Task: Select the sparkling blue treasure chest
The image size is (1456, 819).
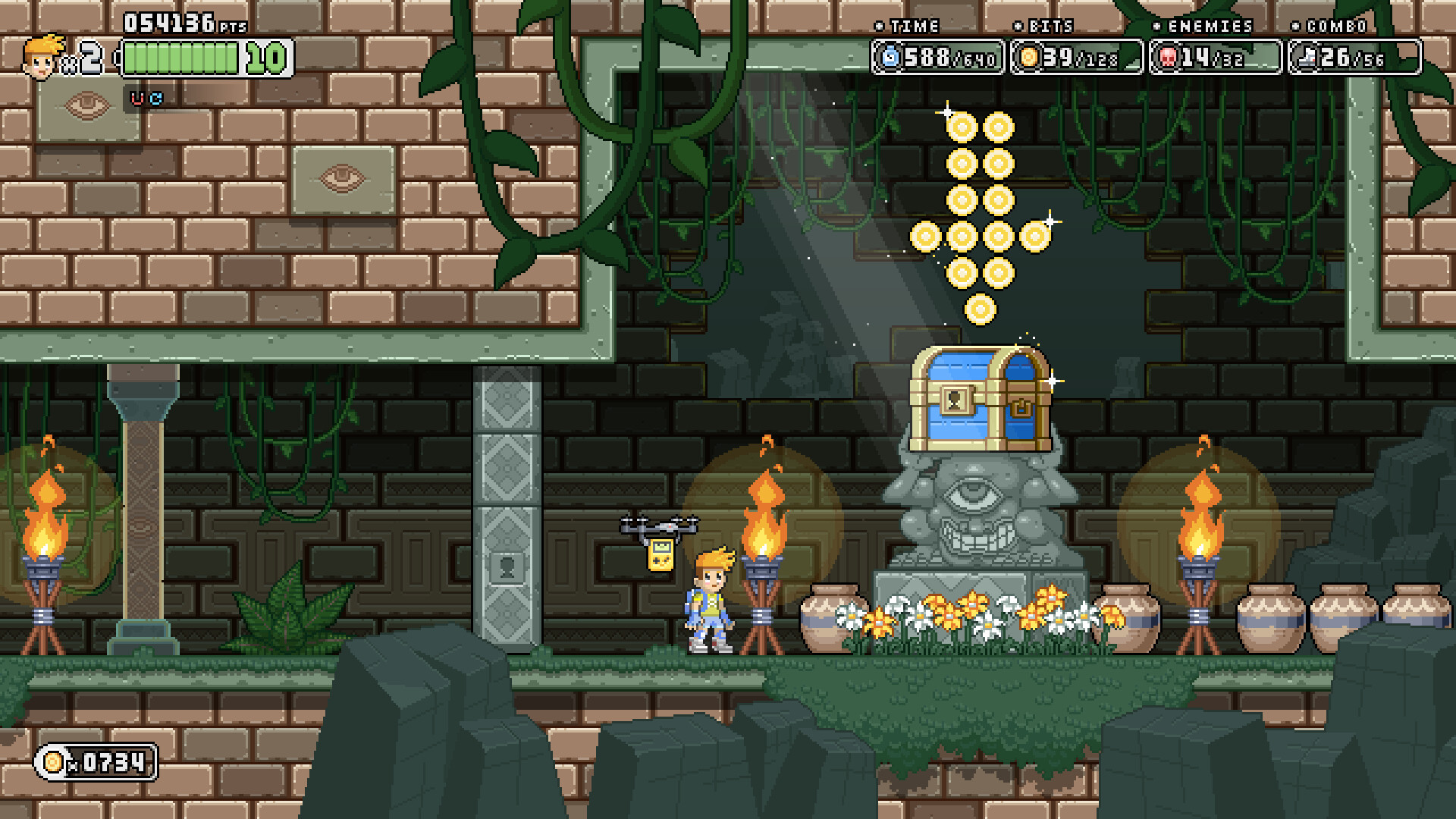Action: (982, 398)
